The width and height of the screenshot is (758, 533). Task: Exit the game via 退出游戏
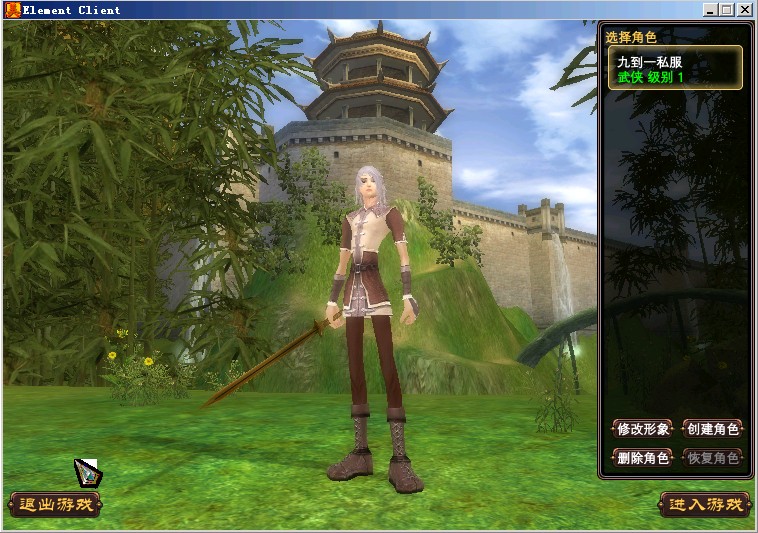click(x=56, y=505)
